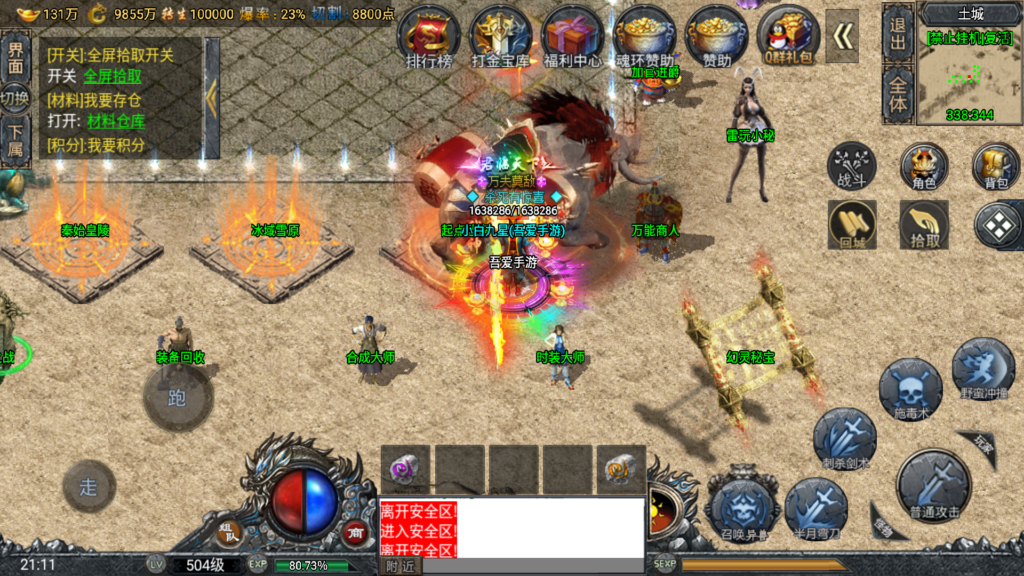The image size is (1024, 576).
Task: Tap the 退出 exit button
Action: 897,31
